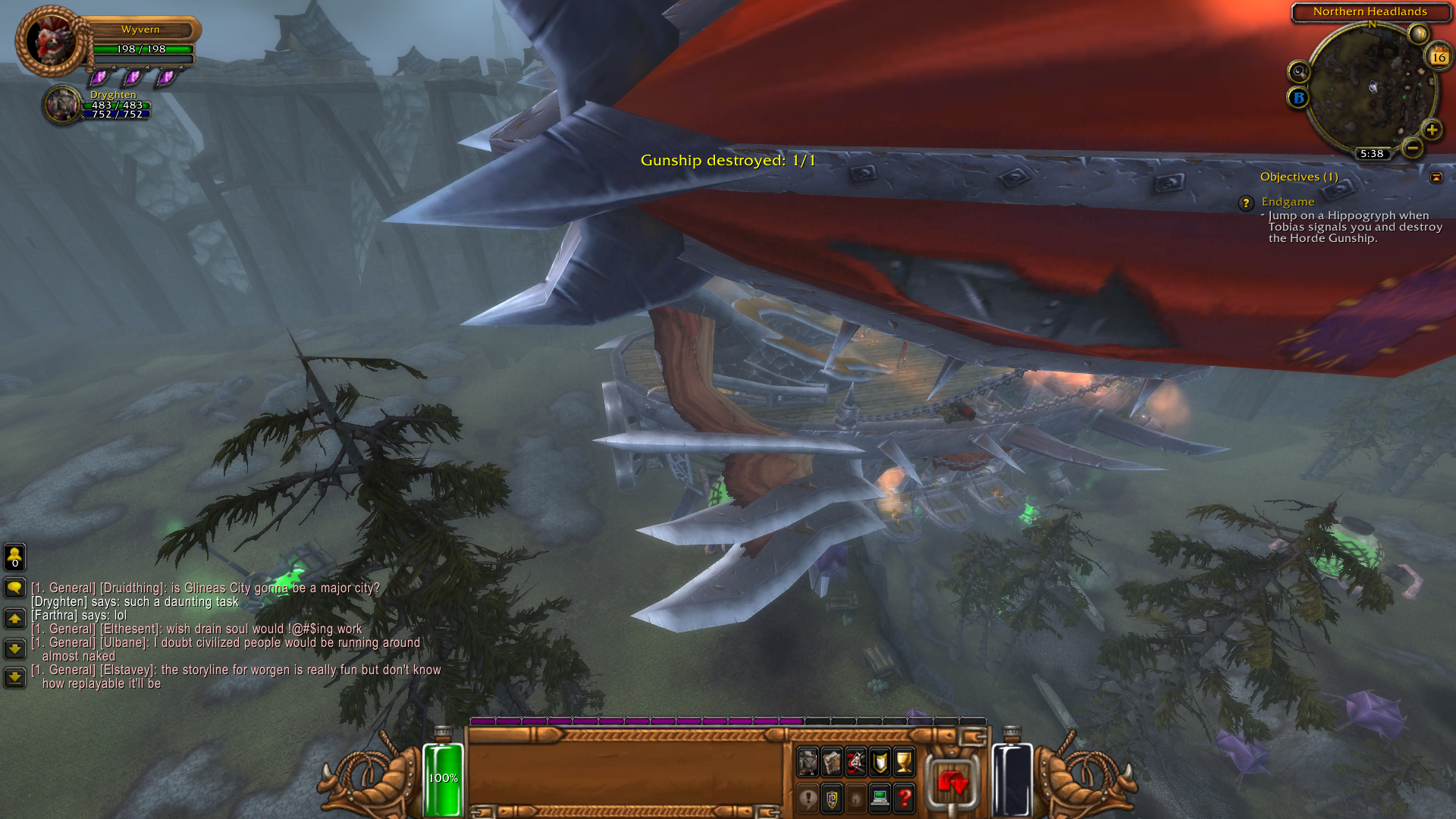Open the red question mark help button
This screenshot has width=1456, height=819.
coord(904,799)
